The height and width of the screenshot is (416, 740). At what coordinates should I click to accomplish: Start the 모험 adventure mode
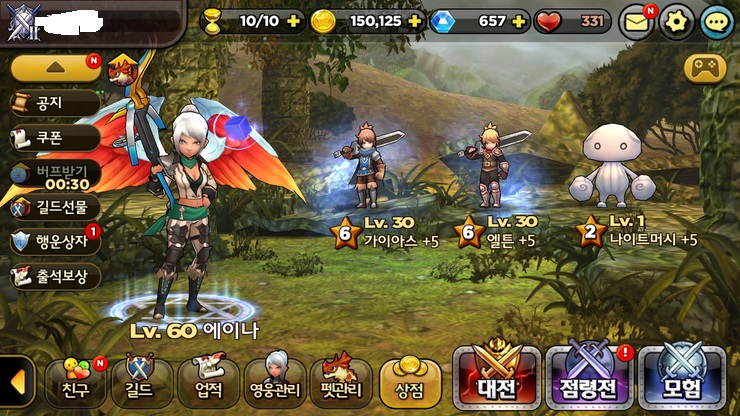[x=680, y=378]
